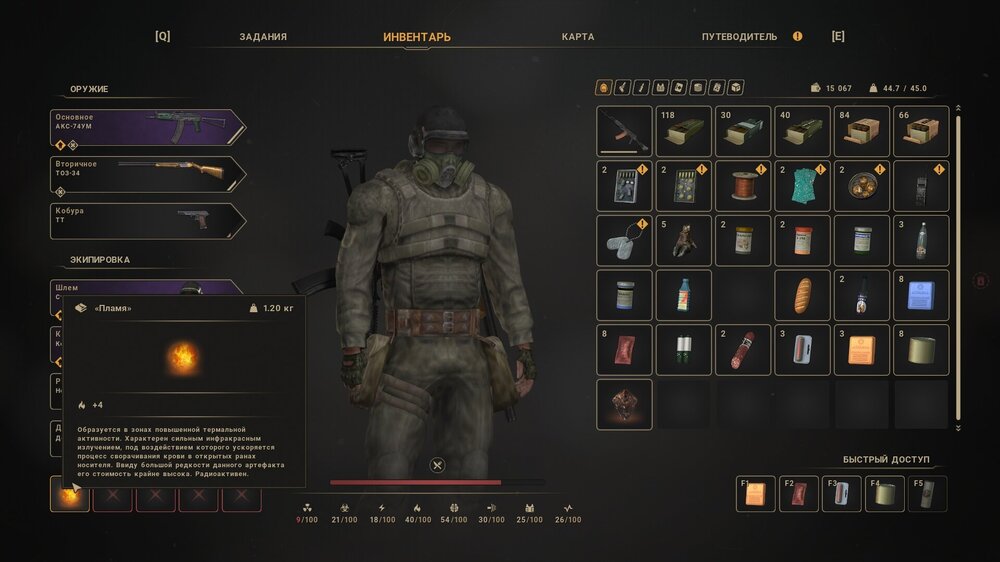Switch to the Задания tab
Image resolution: width=1000 pixels, height=562 pixels.
pyautogui.click(x=263, y=37)
